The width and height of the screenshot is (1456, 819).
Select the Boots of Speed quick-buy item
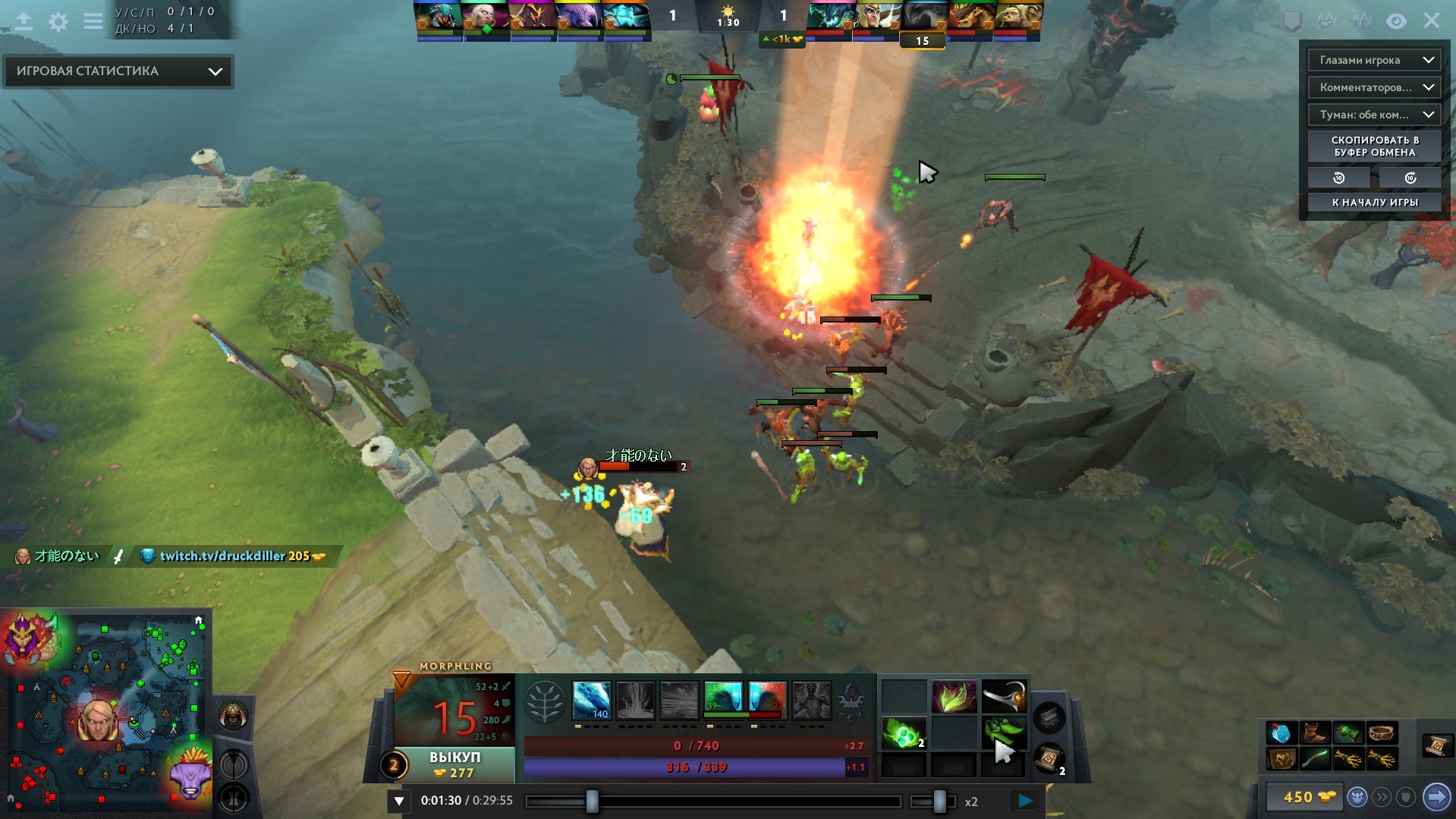[1315, 733]
